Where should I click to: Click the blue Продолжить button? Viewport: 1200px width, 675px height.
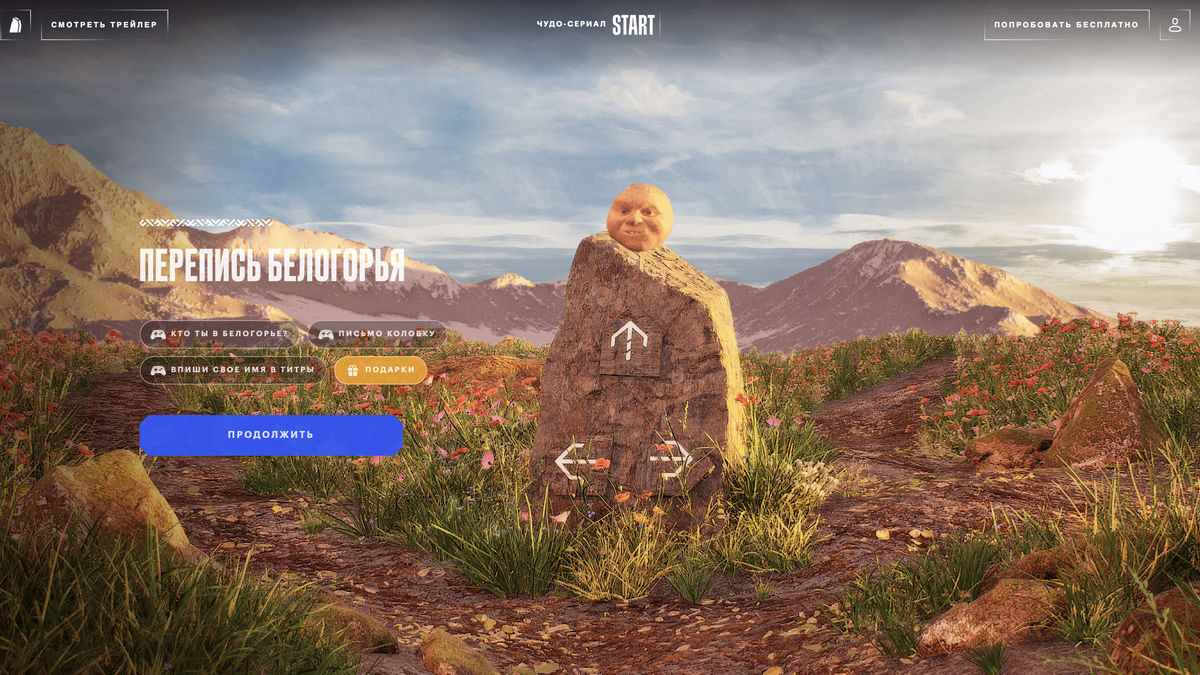tap(271, 435)
